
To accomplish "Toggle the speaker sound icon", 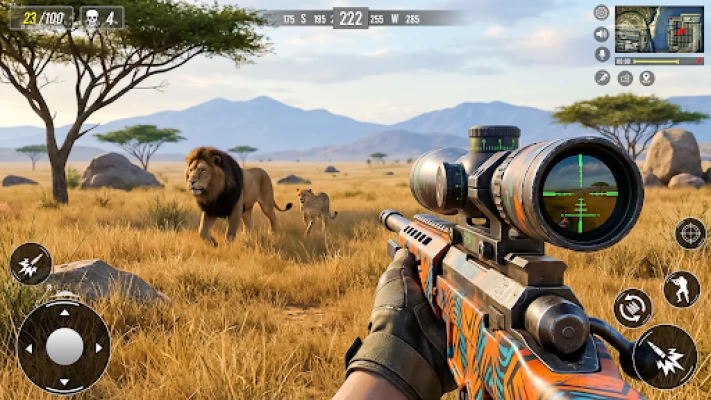I will pos(601,34).
